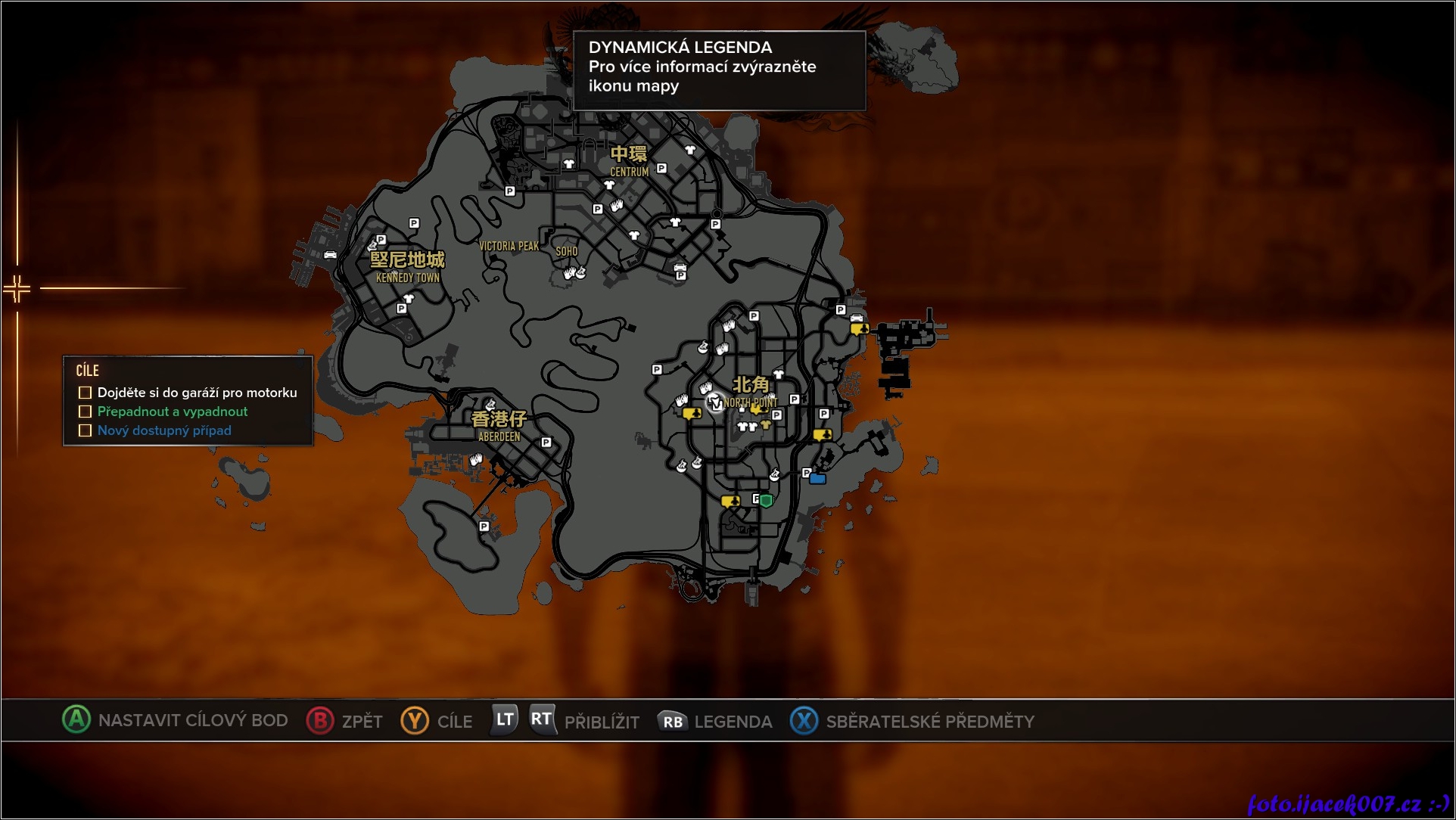Select the Kennedy Town district label
1456x820 pixels.
(407, 267)
